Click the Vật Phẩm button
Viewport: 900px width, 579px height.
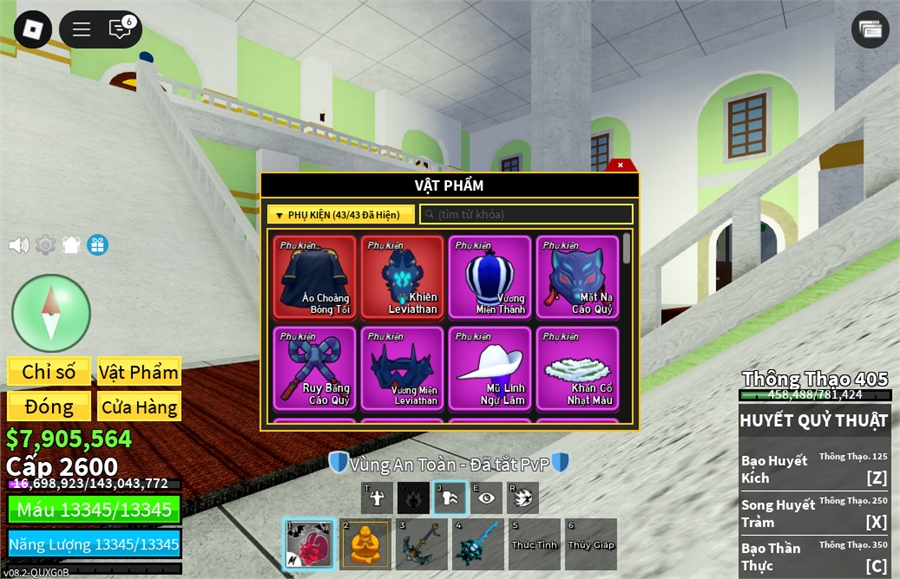coord(139,372)
